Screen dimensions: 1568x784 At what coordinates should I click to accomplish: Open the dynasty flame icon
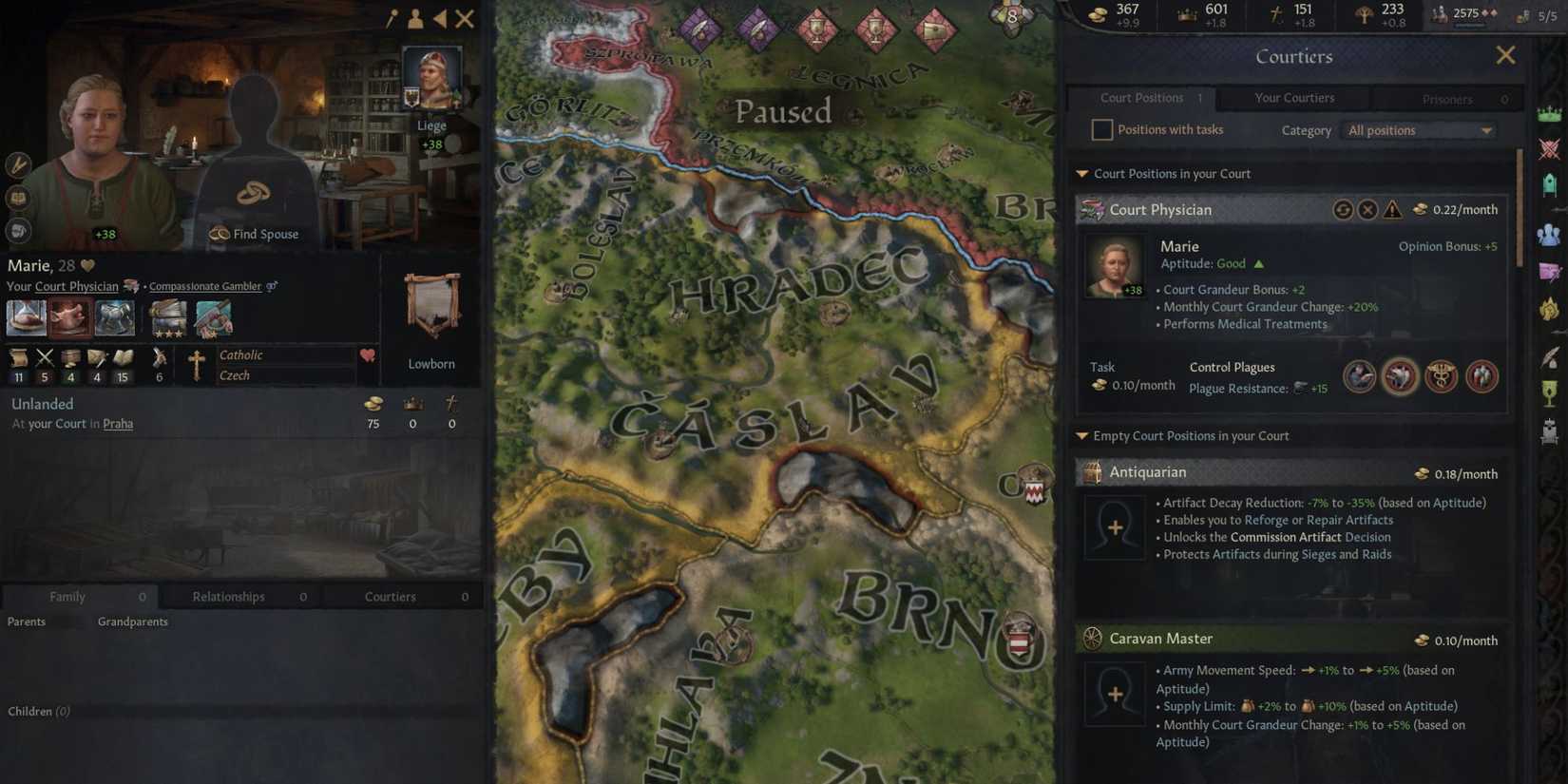pyautogui.click(x=1549, y=309)
